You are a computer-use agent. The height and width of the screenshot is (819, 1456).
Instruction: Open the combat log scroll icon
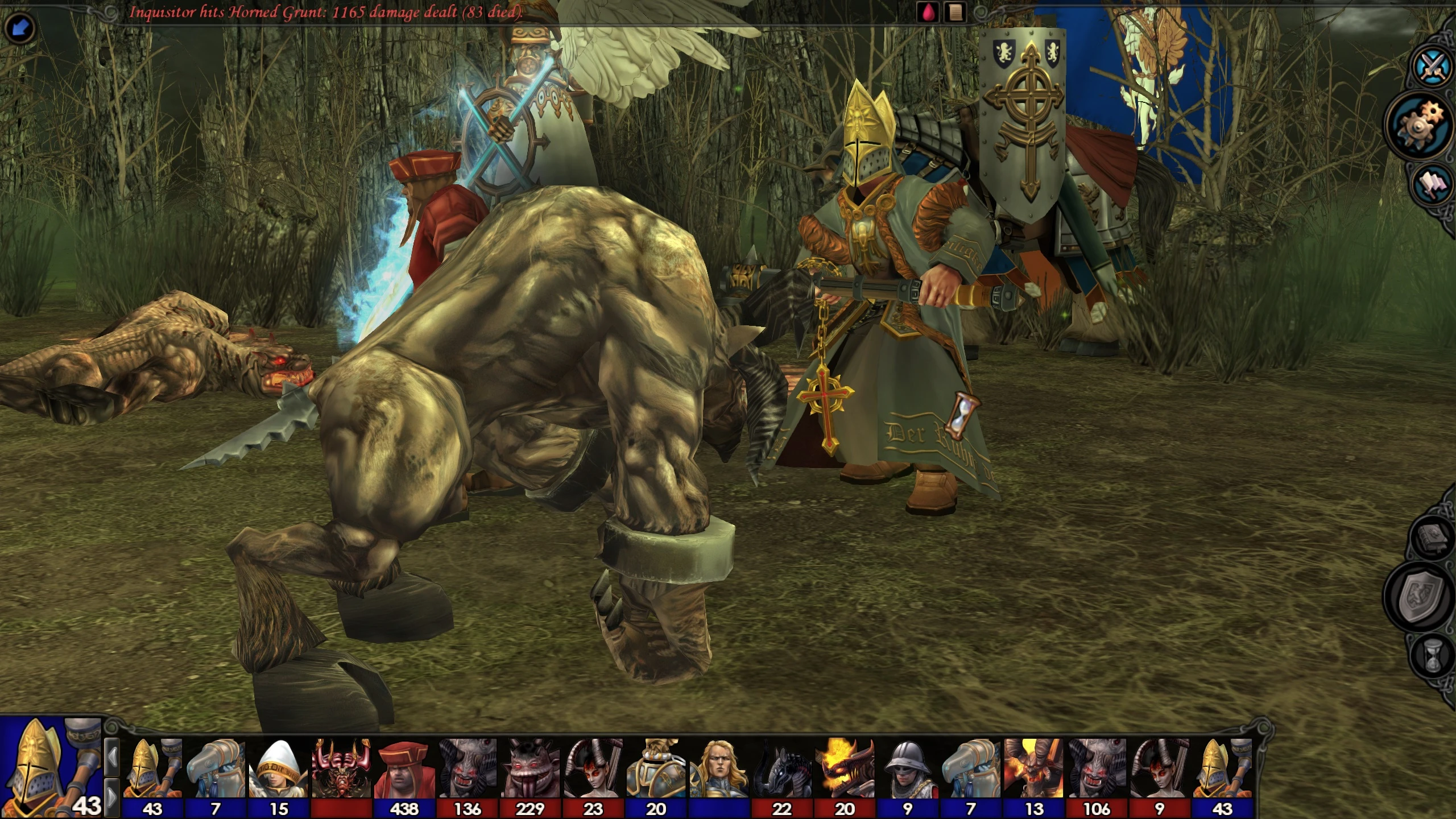[x=955, y=13]
